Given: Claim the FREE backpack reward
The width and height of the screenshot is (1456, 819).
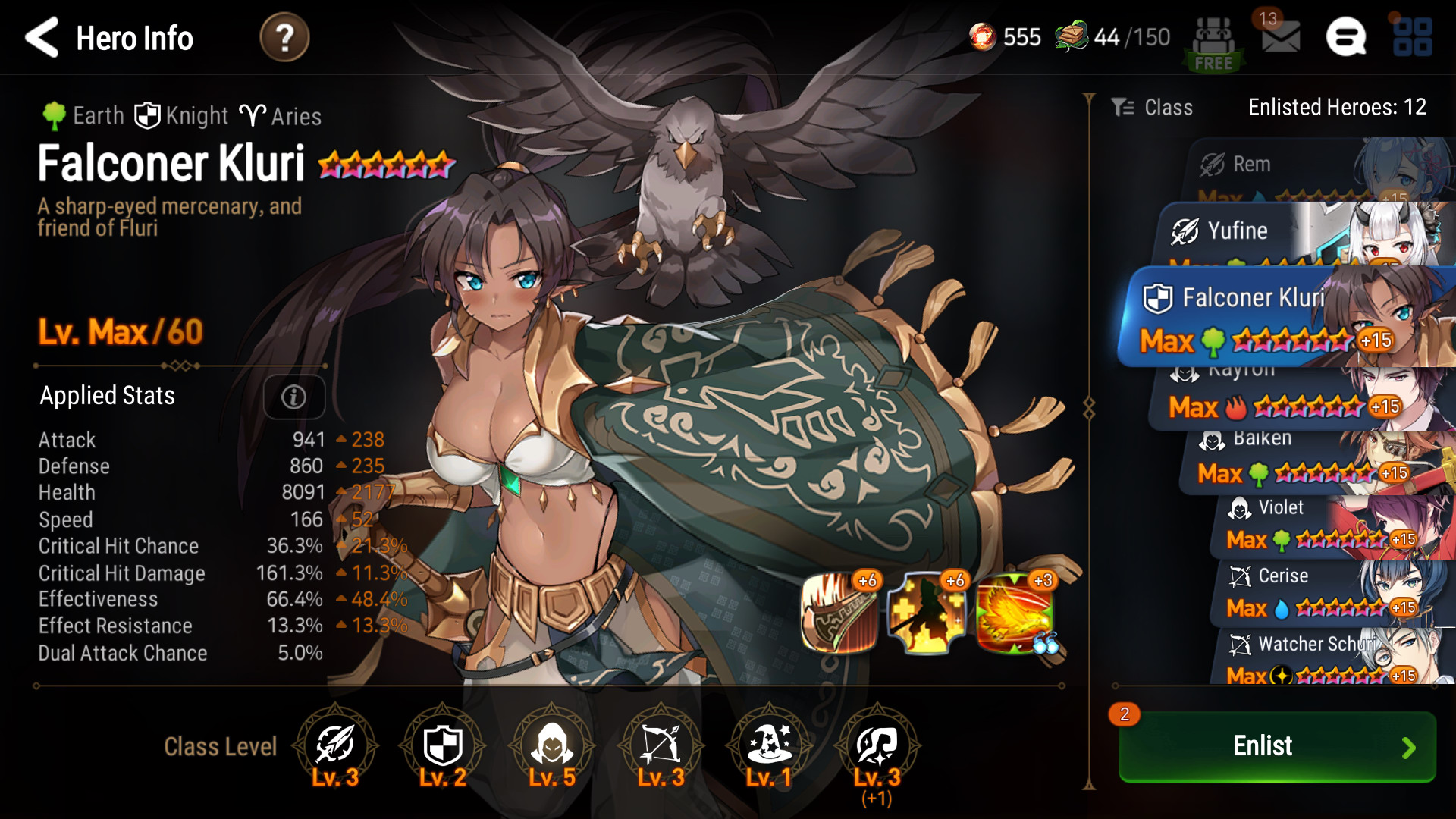Looking at the screenshot, I should [1213, 44].
